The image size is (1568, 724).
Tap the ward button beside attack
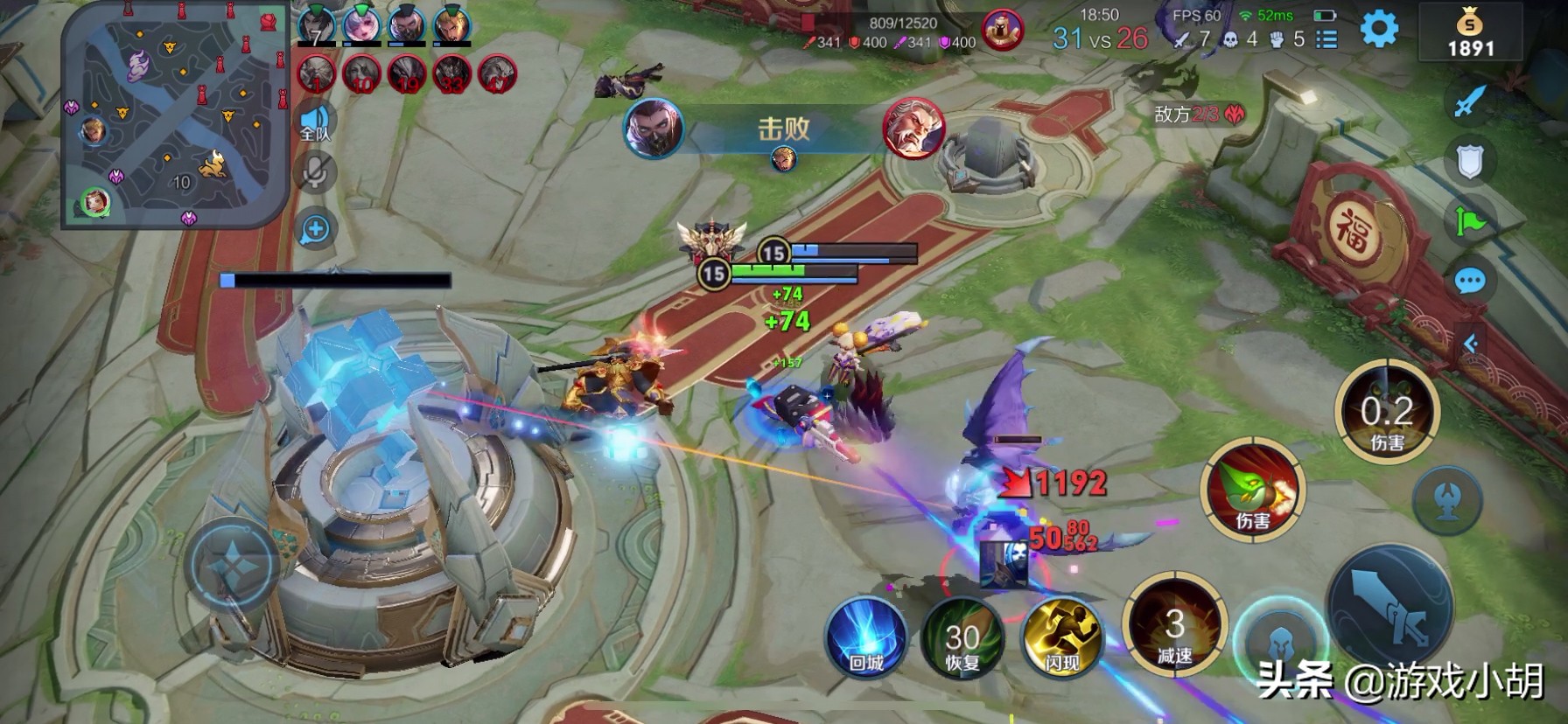pos(1446,499)
